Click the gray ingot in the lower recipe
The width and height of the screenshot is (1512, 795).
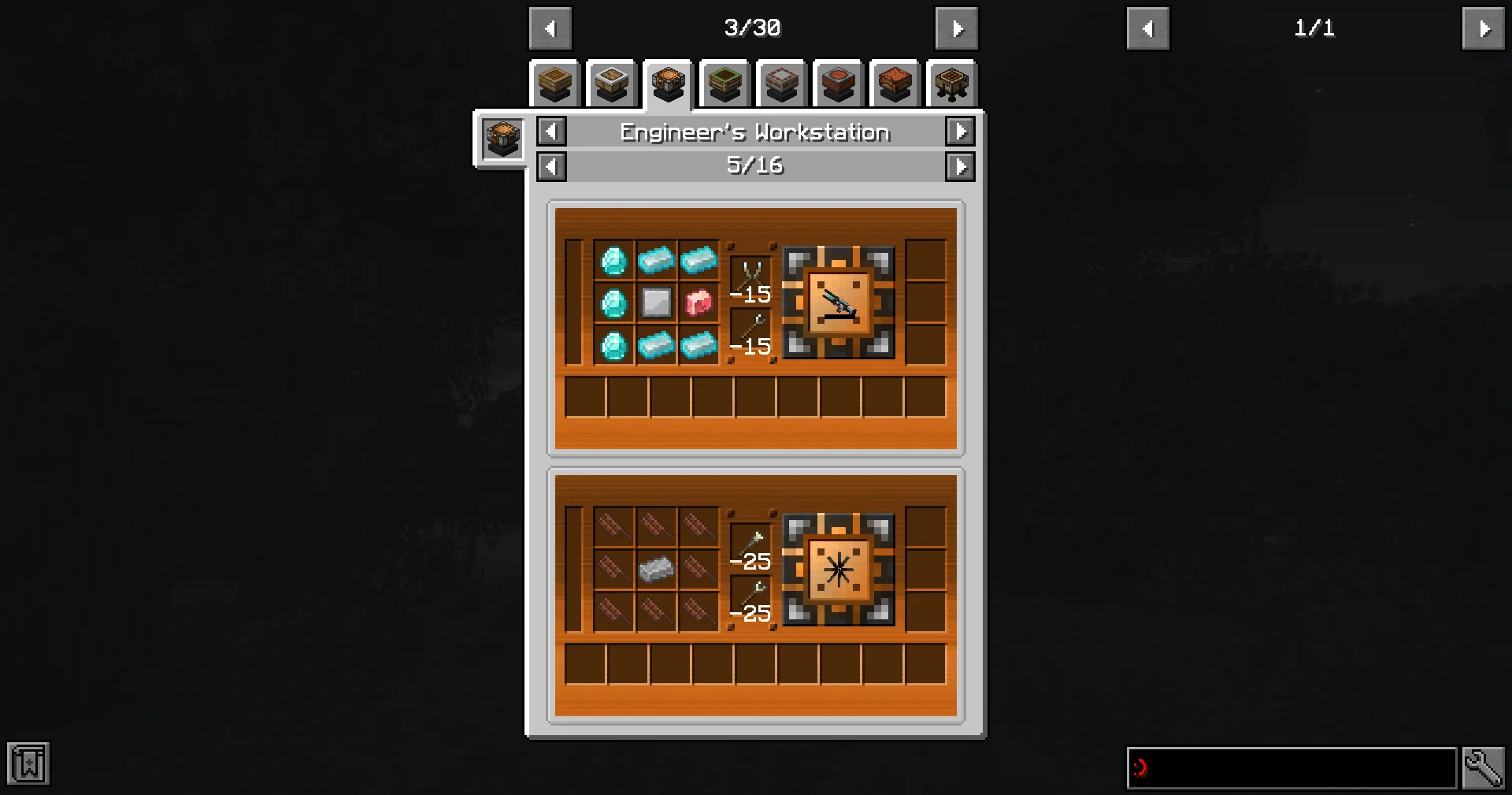tap(656, 569)
